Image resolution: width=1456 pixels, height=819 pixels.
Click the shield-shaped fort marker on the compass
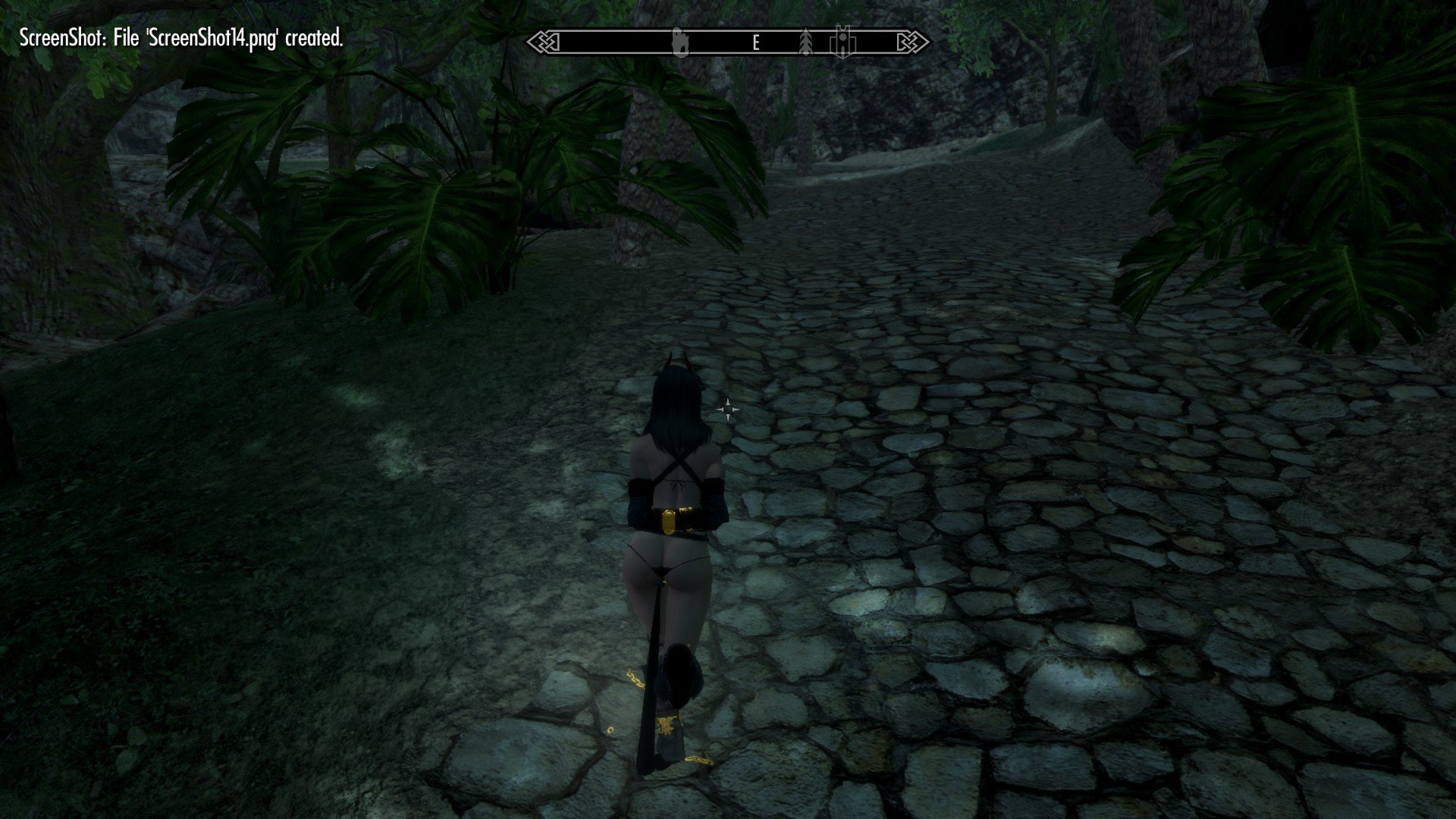[843, 42]
